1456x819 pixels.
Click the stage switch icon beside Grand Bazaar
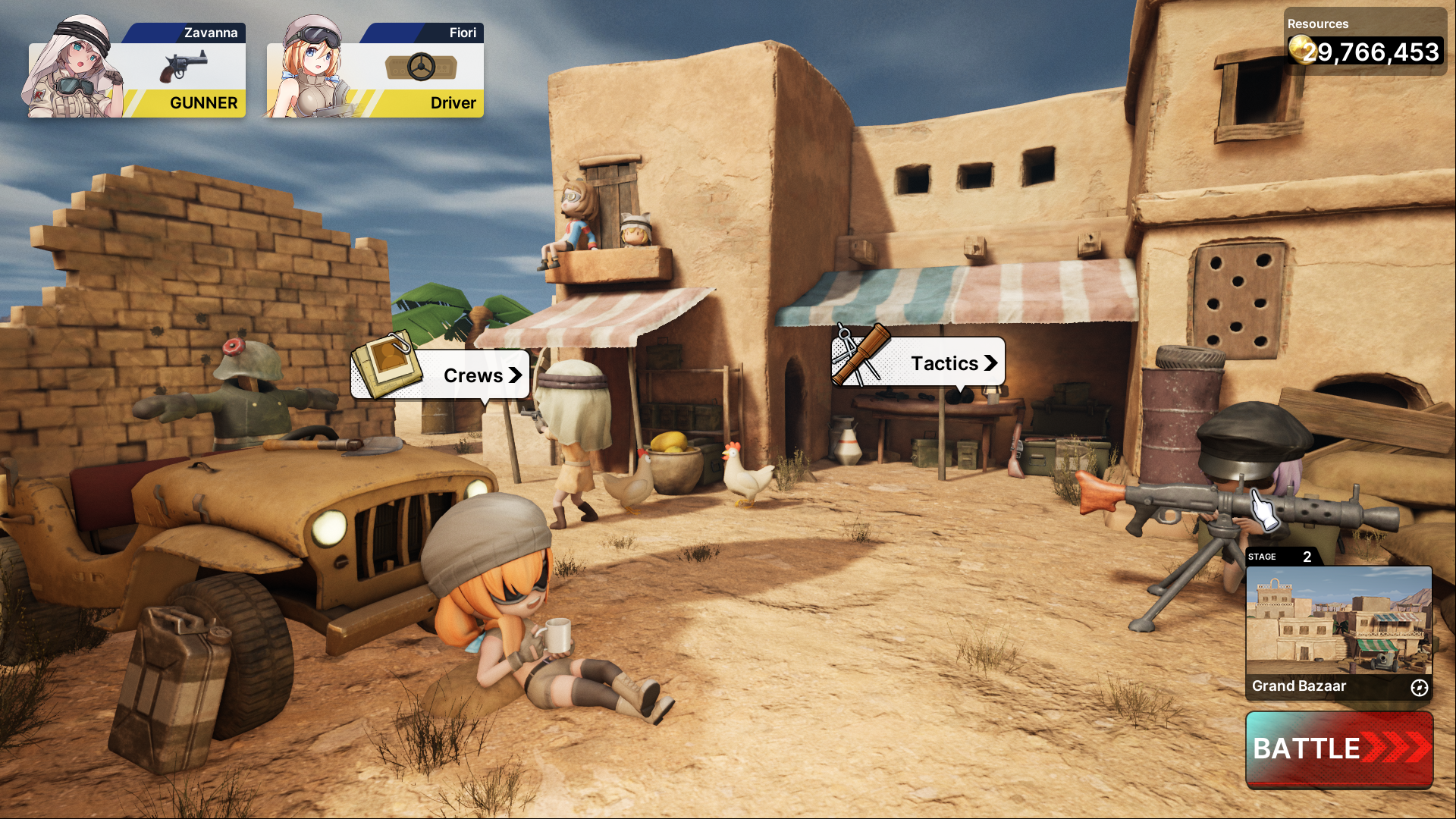[x=1419, y=687]
